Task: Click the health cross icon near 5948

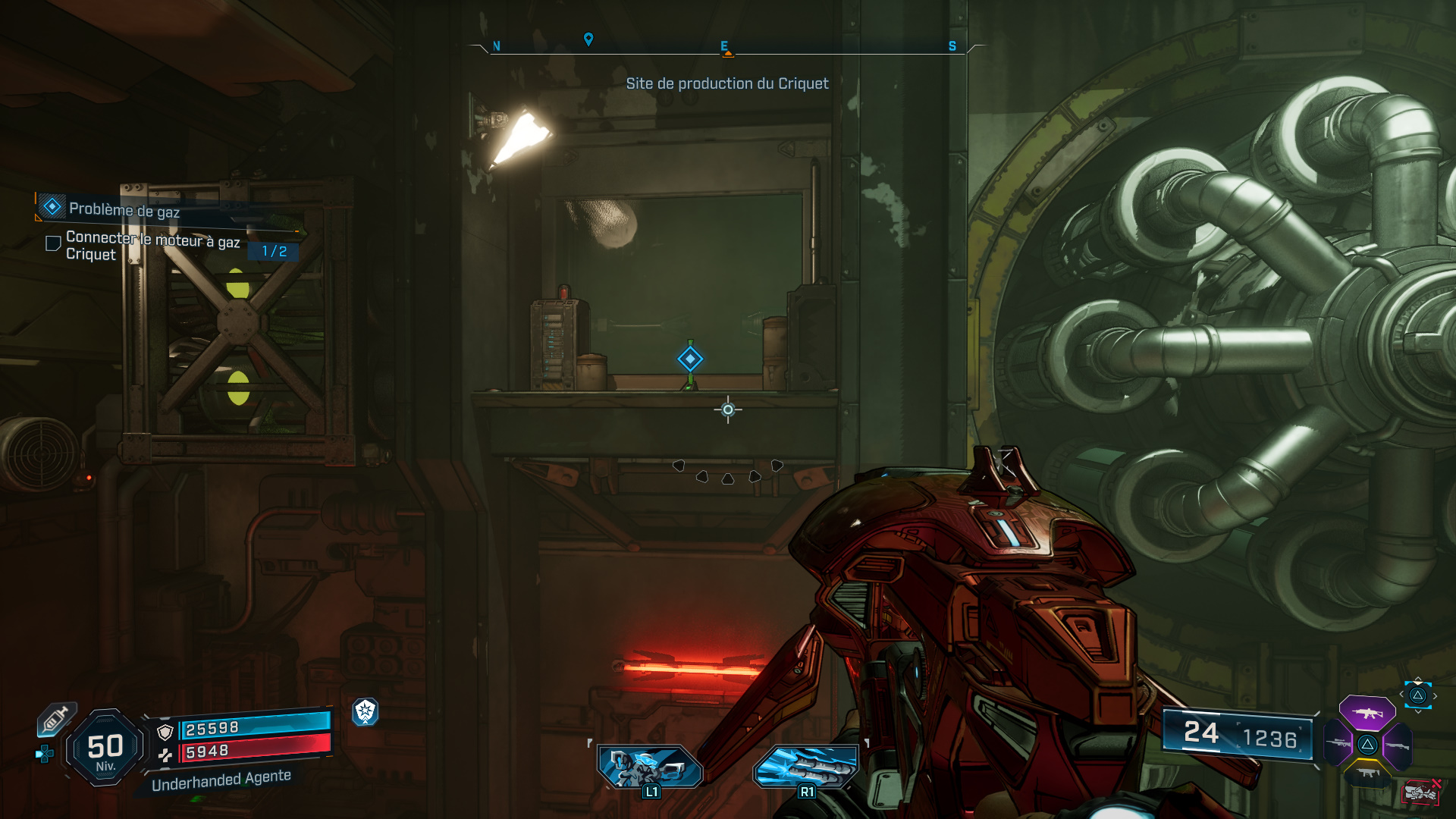Action: tap(166, 755)
